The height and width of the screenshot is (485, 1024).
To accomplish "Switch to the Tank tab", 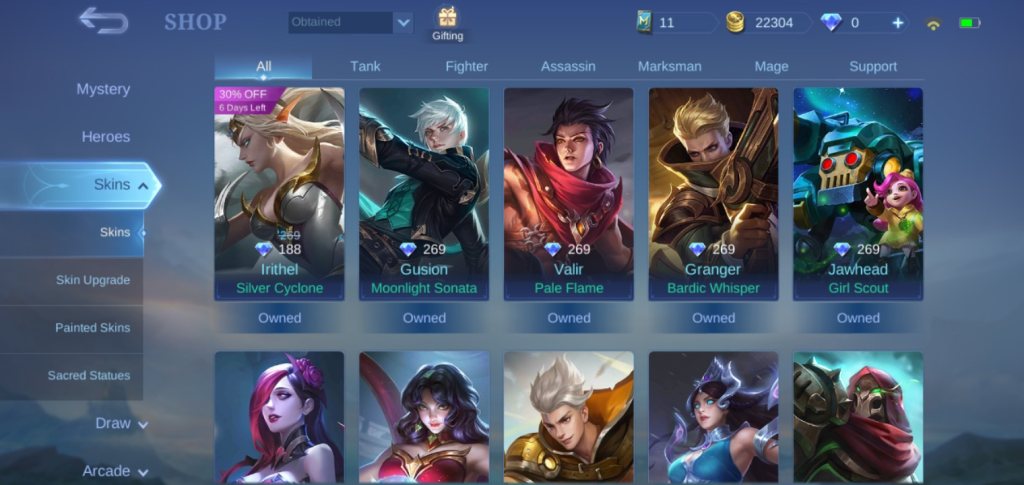I will point(365,66).
